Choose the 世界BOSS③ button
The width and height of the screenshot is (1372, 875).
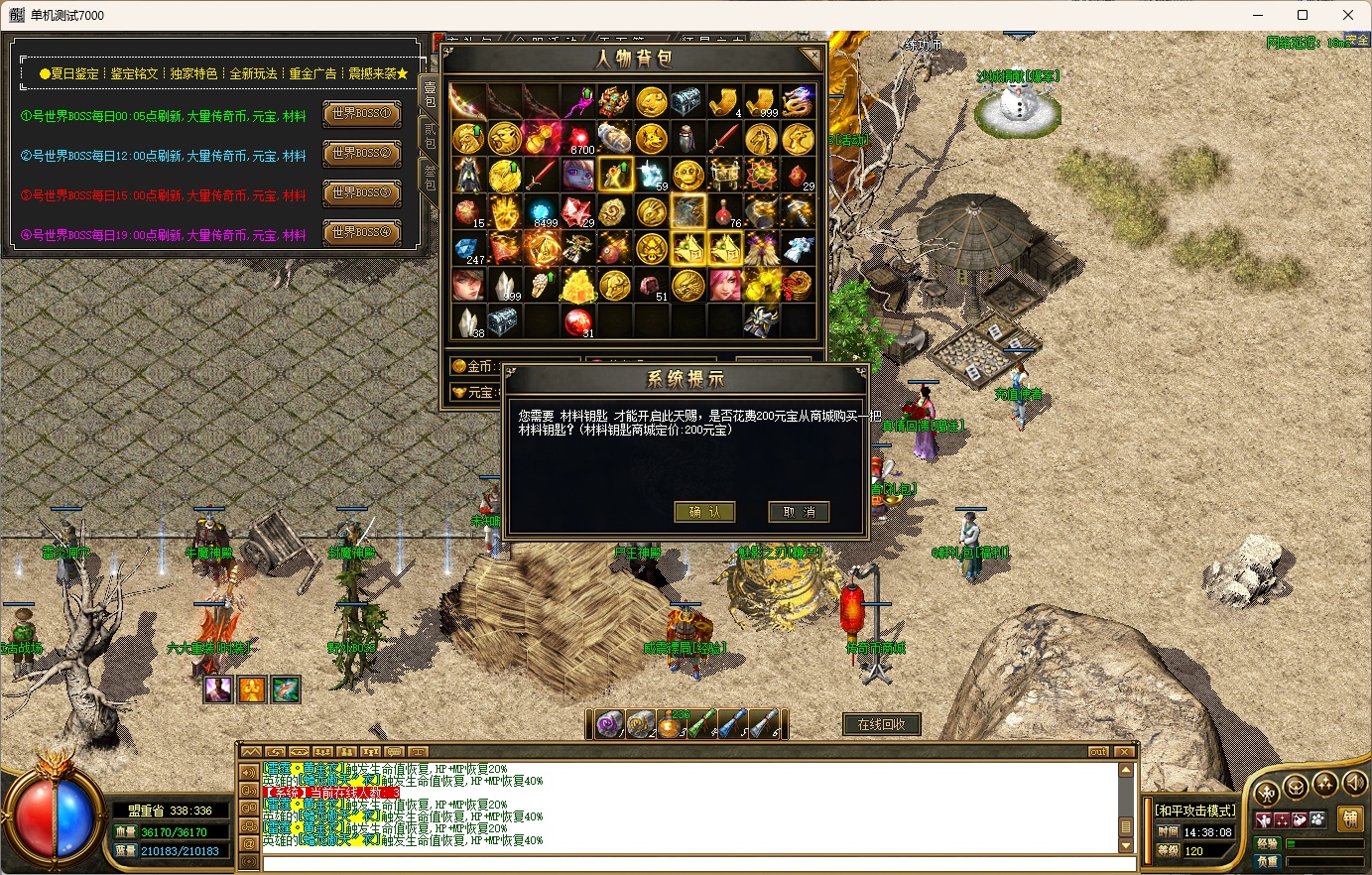coord(361,194)
